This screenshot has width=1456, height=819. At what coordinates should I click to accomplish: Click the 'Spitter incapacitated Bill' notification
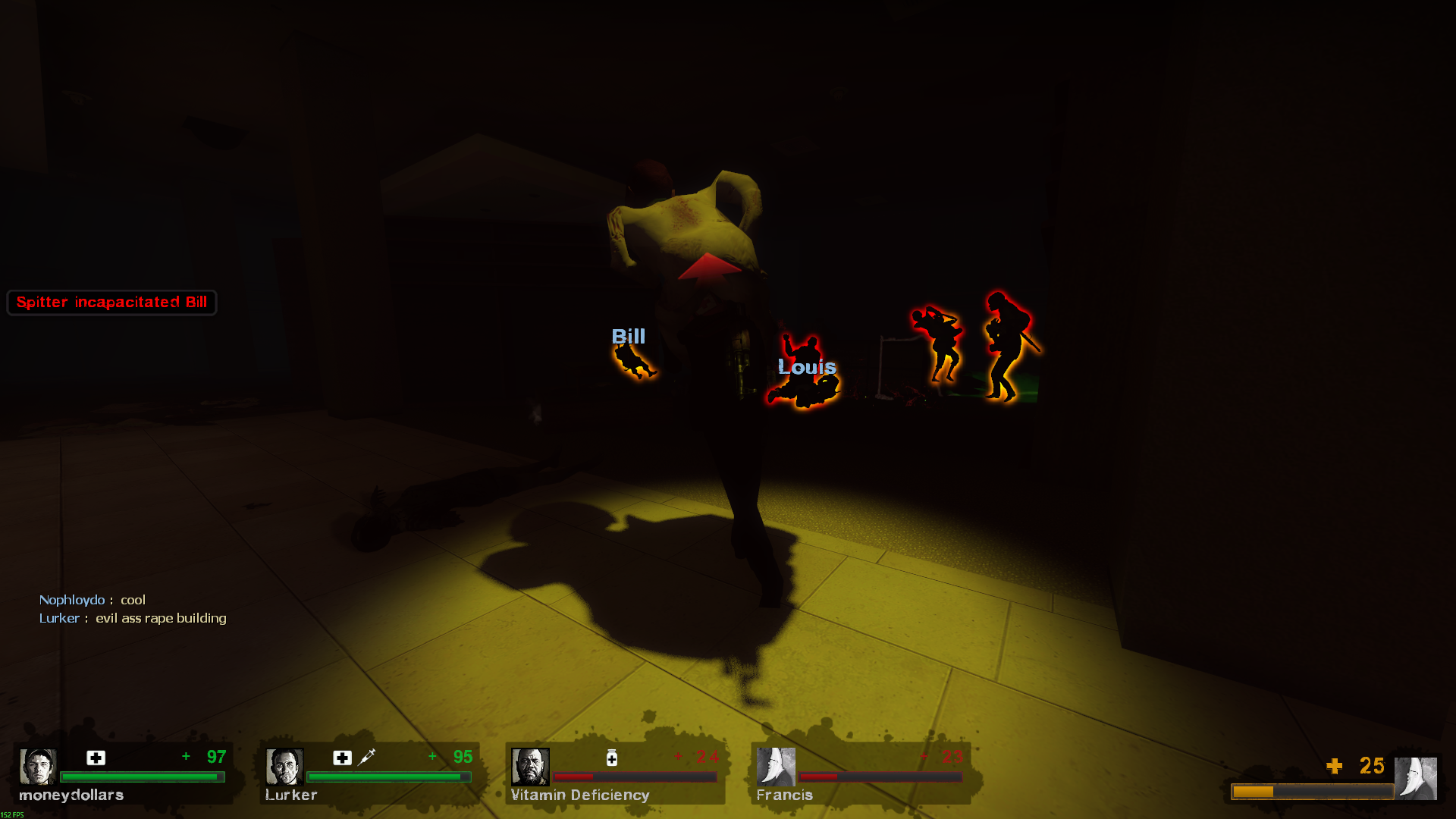click(x=111, y=303)
